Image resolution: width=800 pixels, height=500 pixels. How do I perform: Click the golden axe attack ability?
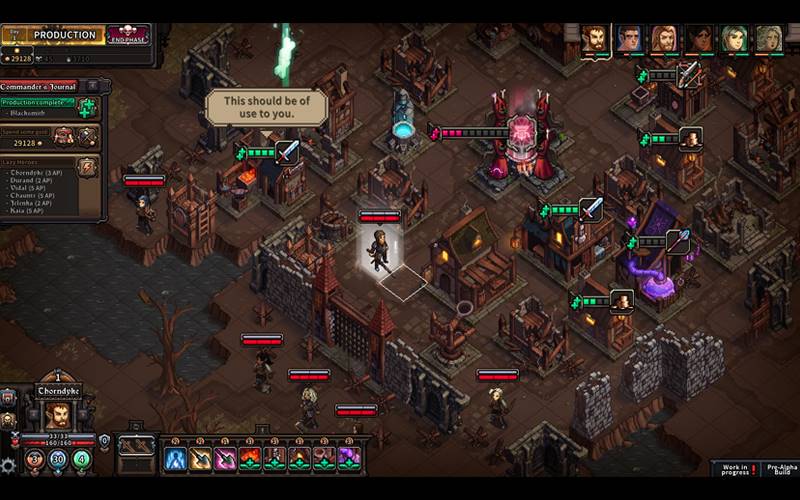click(200, 458)
